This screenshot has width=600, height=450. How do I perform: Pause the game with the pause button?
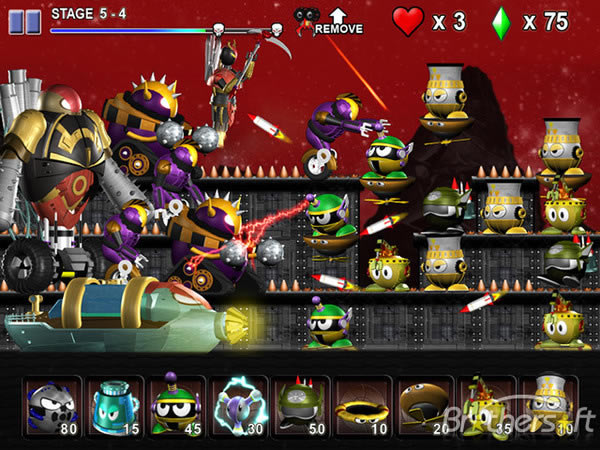[26, 17]
